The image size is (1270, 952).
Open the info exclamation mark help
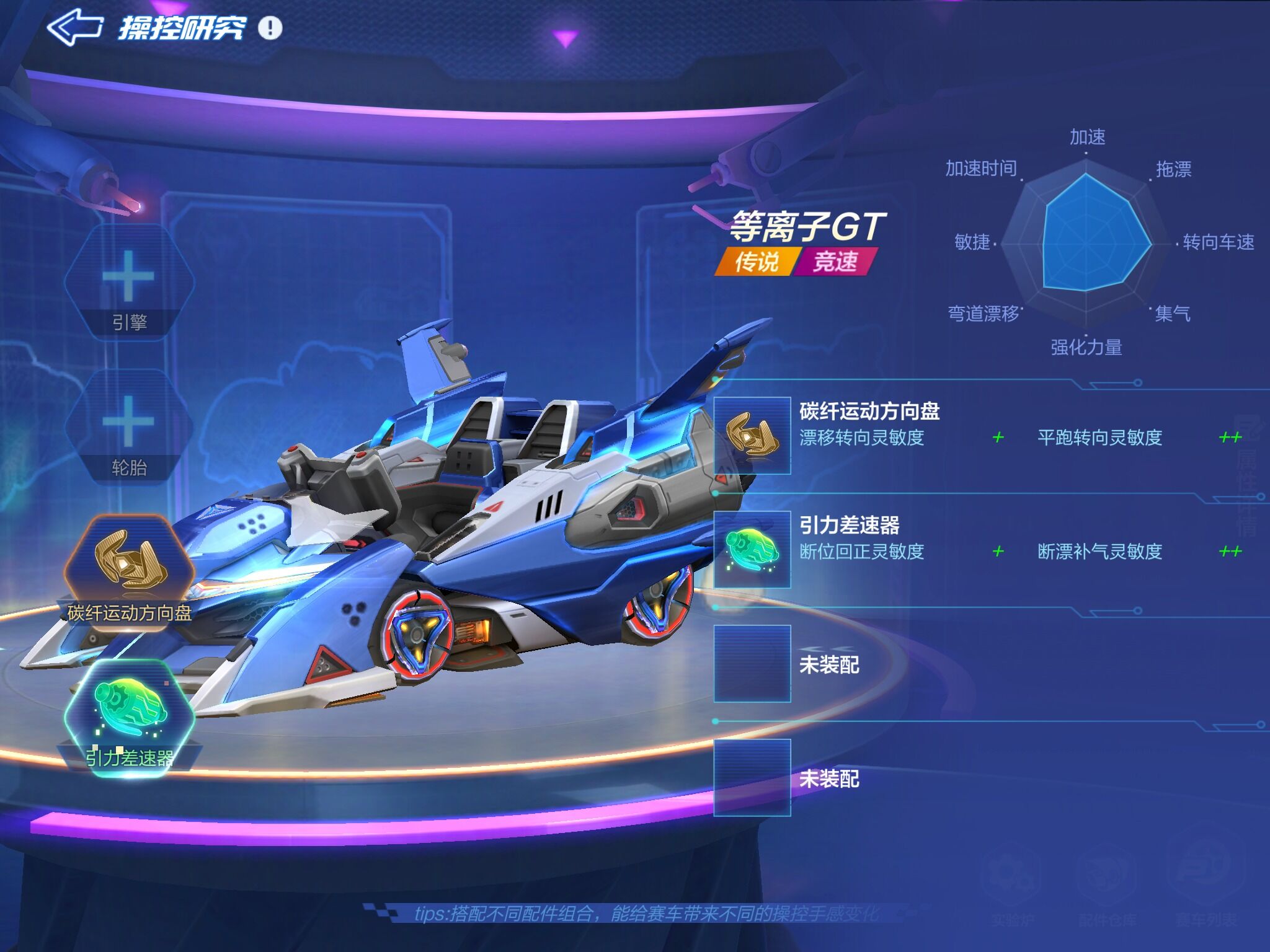(270, 28)
